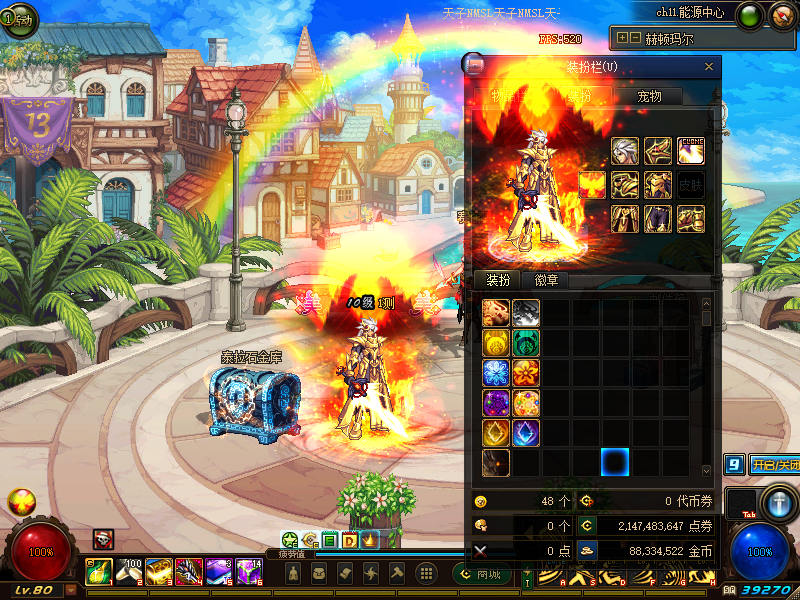Expand the 赫顿玛尔 map panel
Screen dimensions: 800x600
(x=623, y=38)
